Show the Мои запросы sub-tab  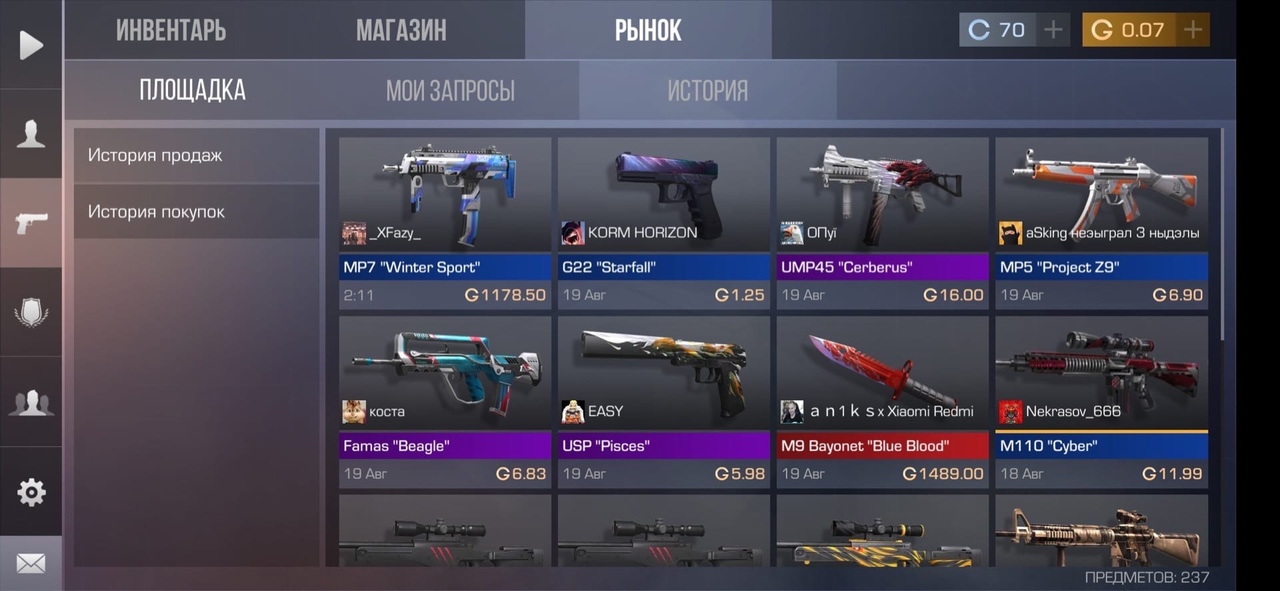pyautogui.click(x=450, y=91)
